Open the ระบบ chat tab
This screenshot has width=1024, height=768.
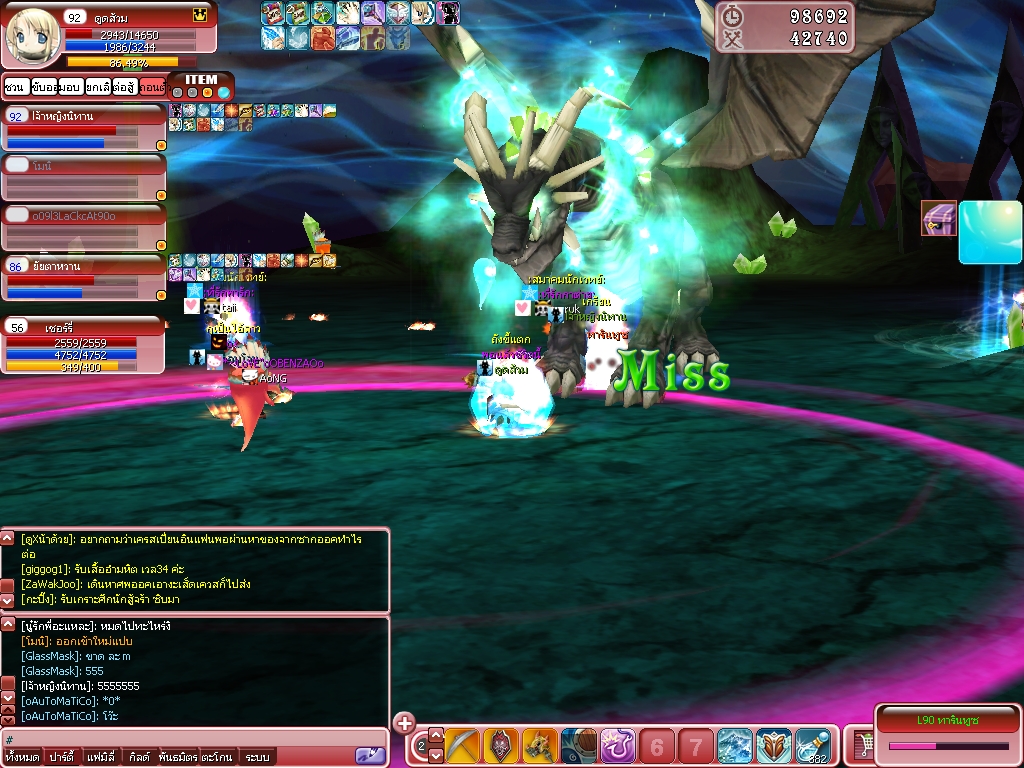click(257, 757)
